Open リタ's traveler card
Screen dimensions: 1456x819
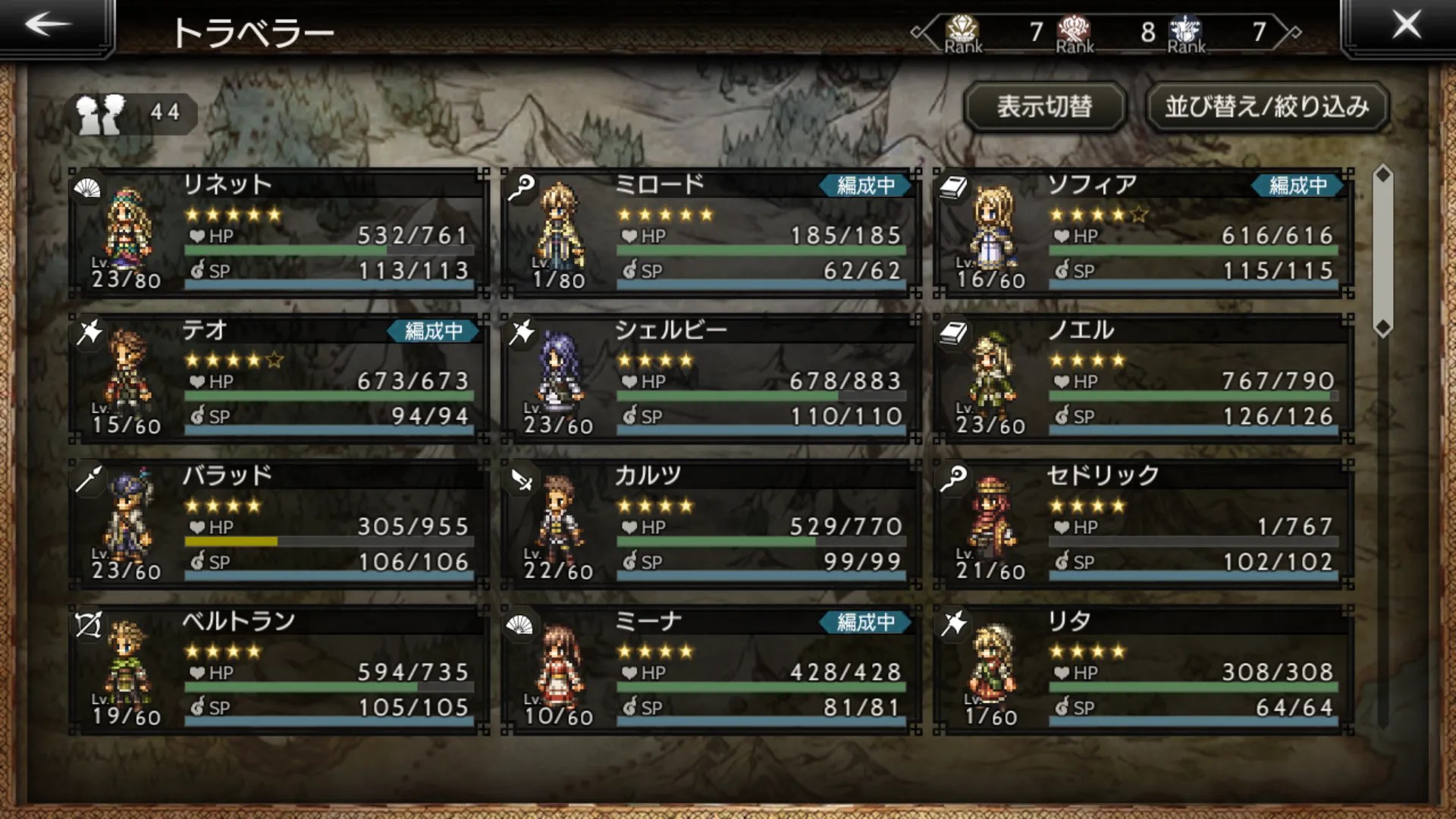(1143, 670)
